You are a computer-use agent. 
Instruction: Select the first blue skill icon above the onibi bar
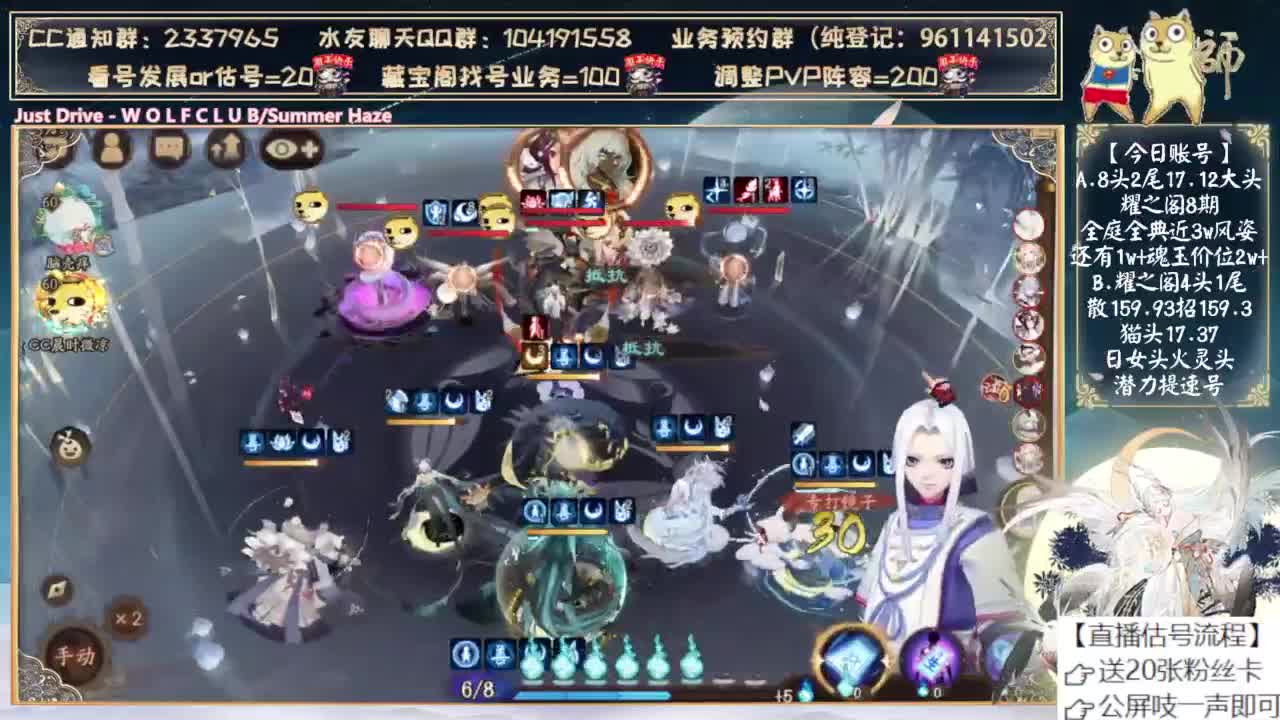(466, 655)
